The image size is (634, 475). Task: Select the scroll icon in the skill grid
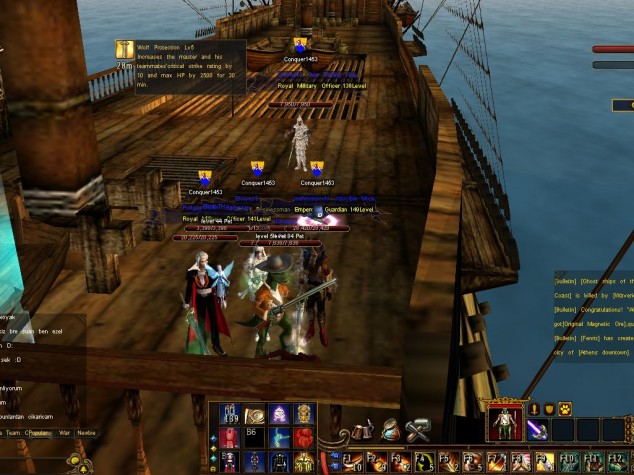coord(253,414)
